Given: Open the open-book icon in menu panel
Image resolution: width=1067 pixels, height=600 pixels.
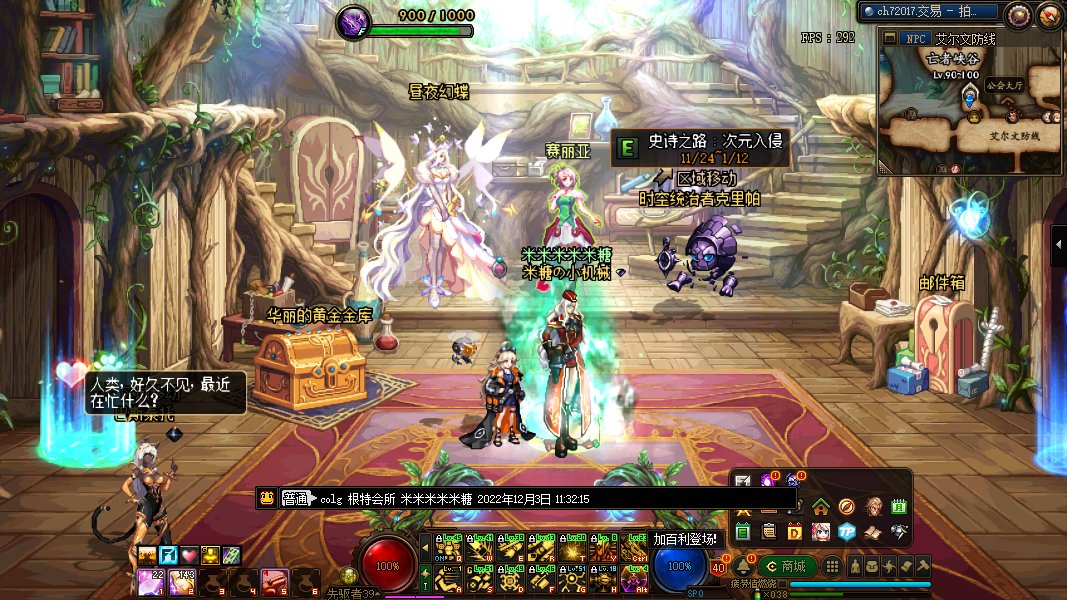Looking at the screenshot, I should (873, 531).
